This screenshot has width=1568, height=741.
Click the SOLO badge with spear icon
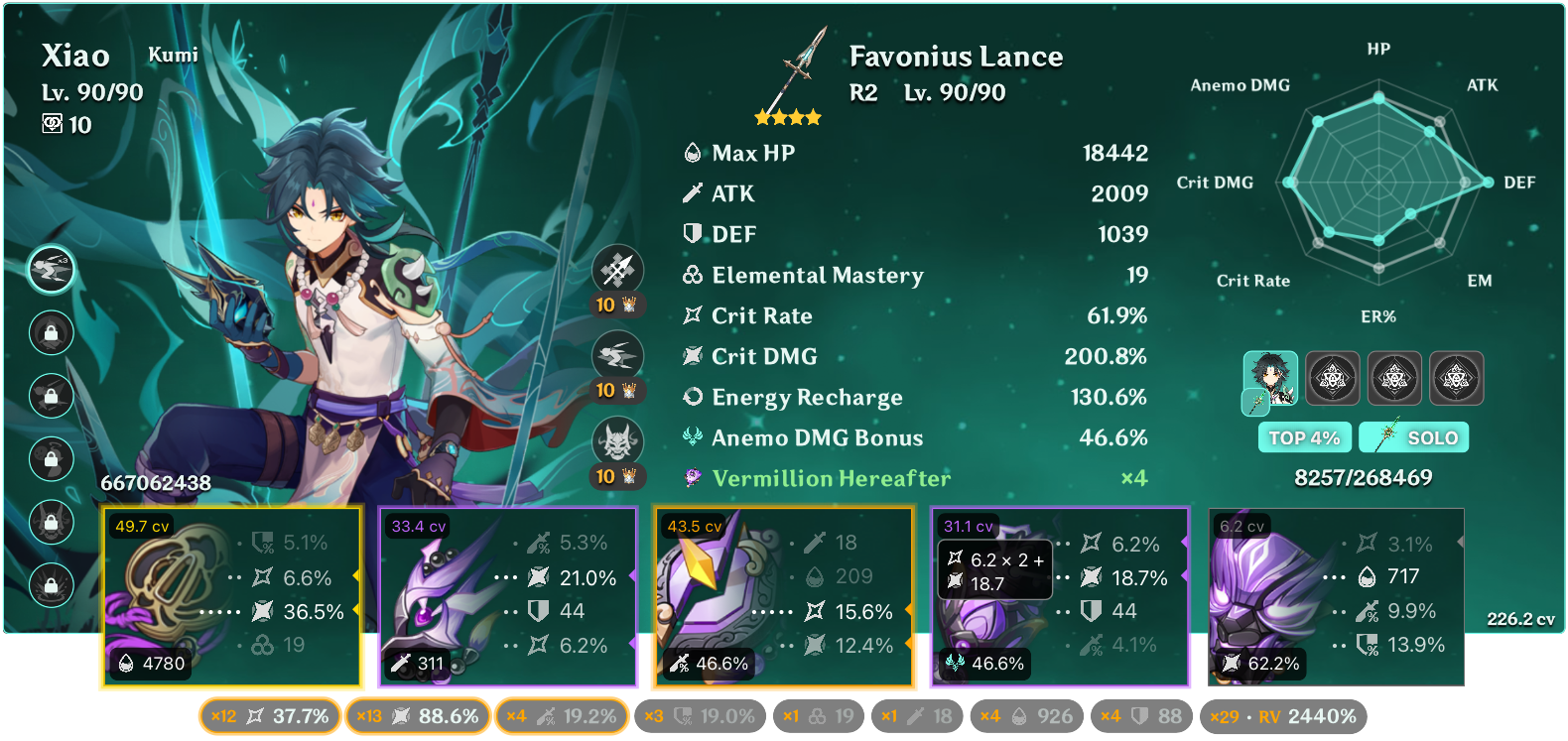click(x=1413, y=436)
